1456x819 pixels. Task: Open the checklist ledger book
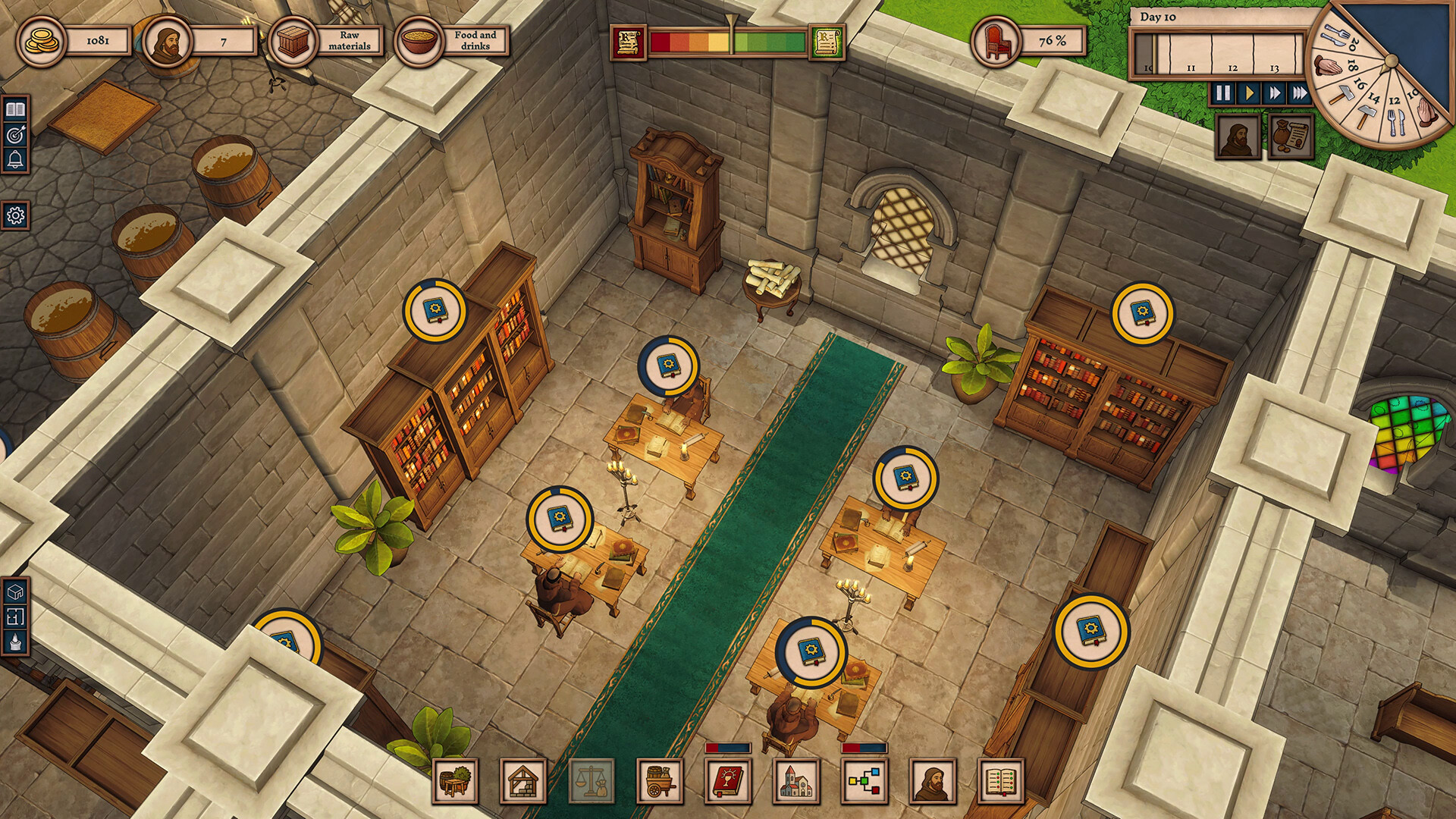pos(1001,781)
